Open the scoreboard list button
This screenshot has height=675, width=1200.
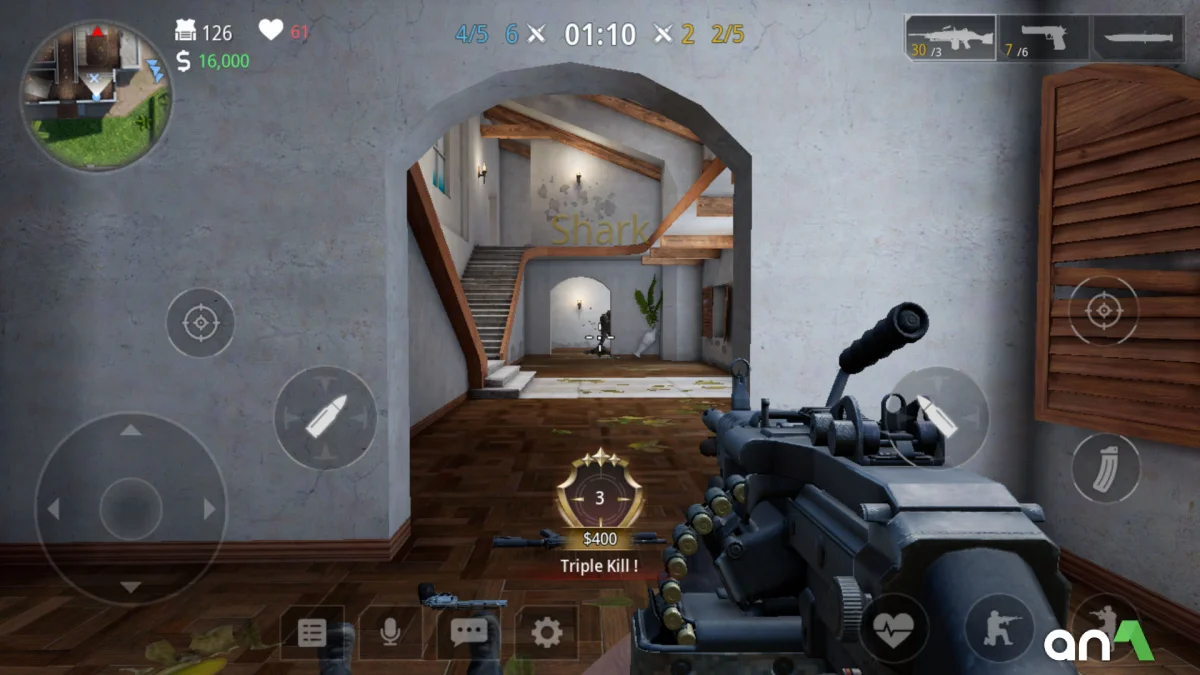tap(312, 632)
